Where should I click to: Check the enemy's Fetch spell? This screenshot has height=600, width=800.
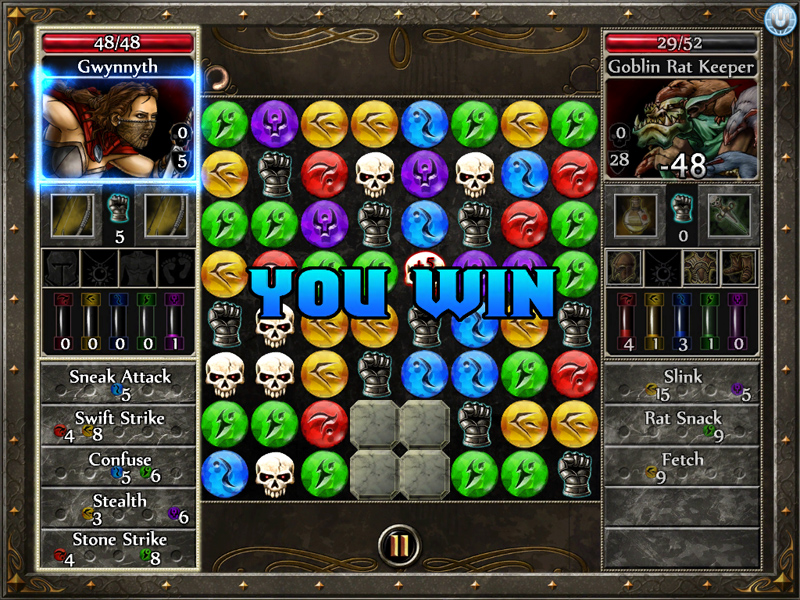click(683, 467)
